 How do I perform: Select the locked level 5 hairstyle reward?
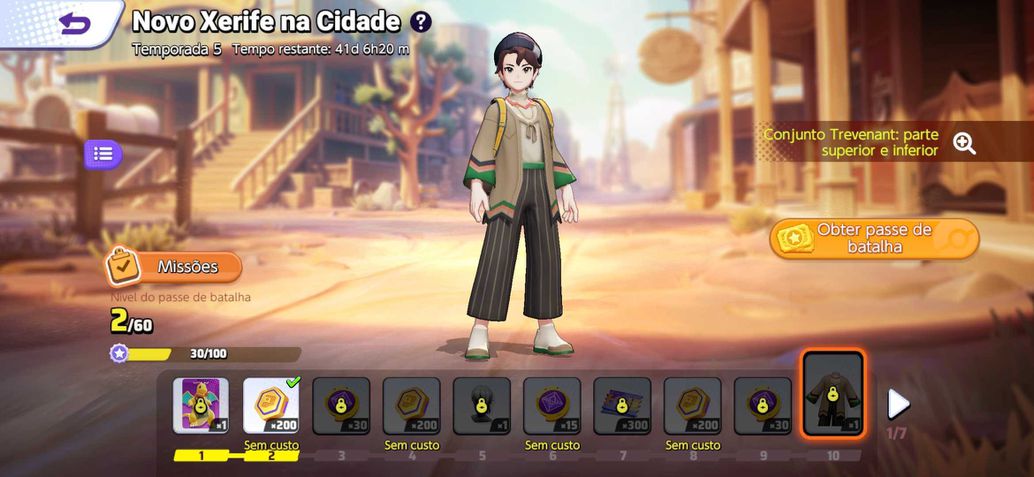(482, 405)
